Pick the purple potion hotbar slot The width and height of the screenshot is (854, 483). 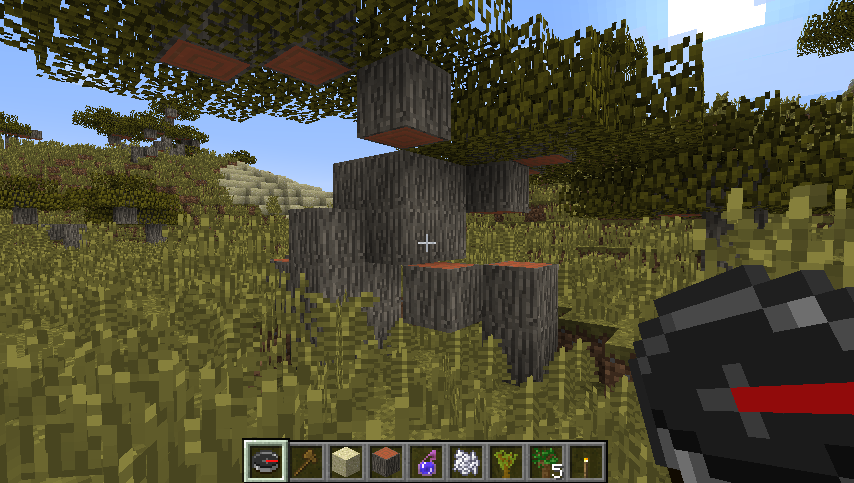click(x=427, y=461)
